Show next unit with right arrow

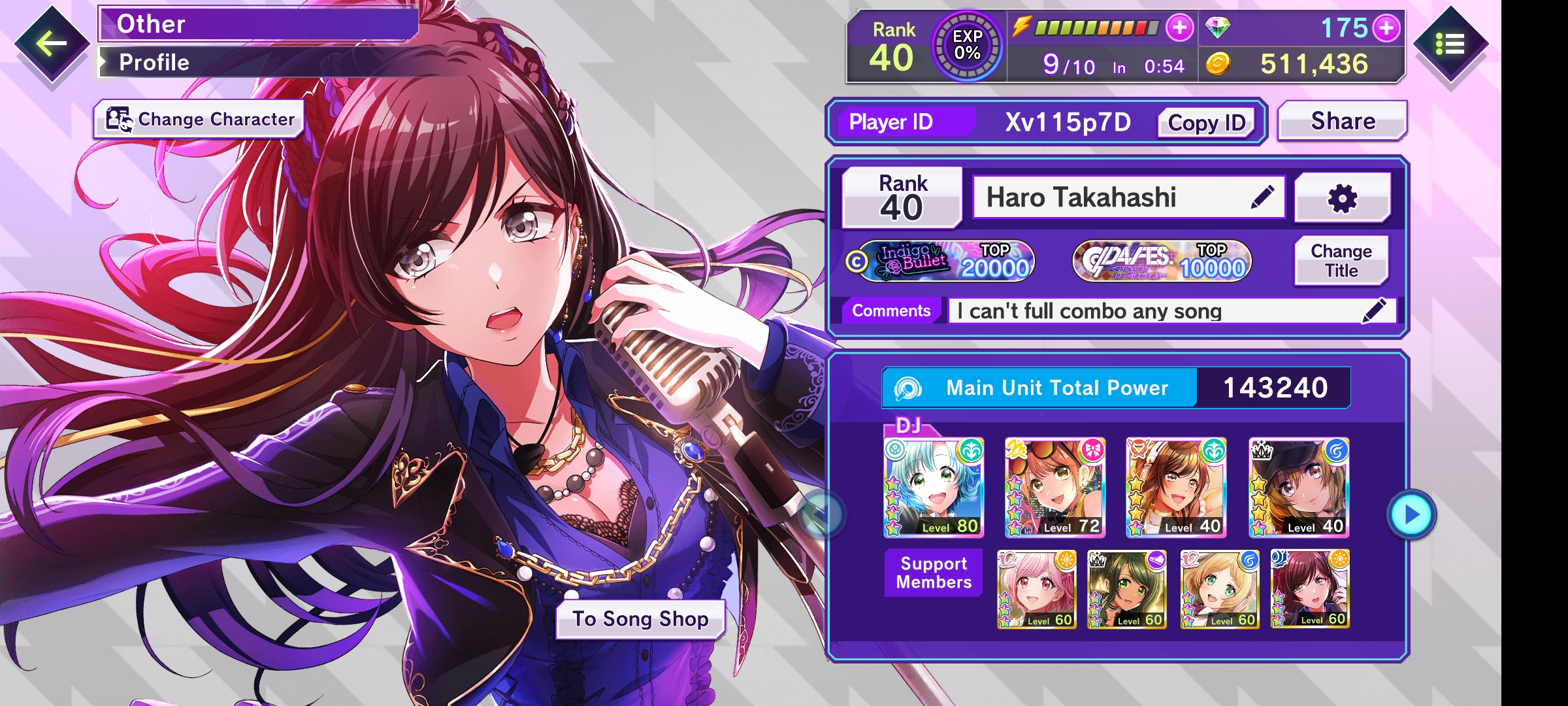coord(1411,514)
